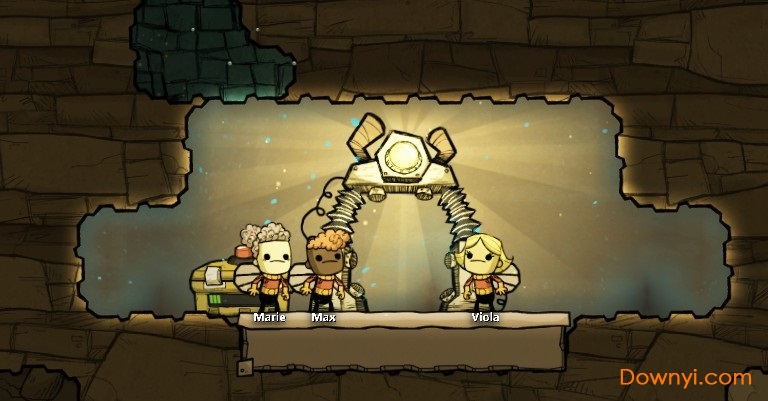This screenshot has width=768, height=401.
Task: Click the Viola name label
Action: pos(485,317)
